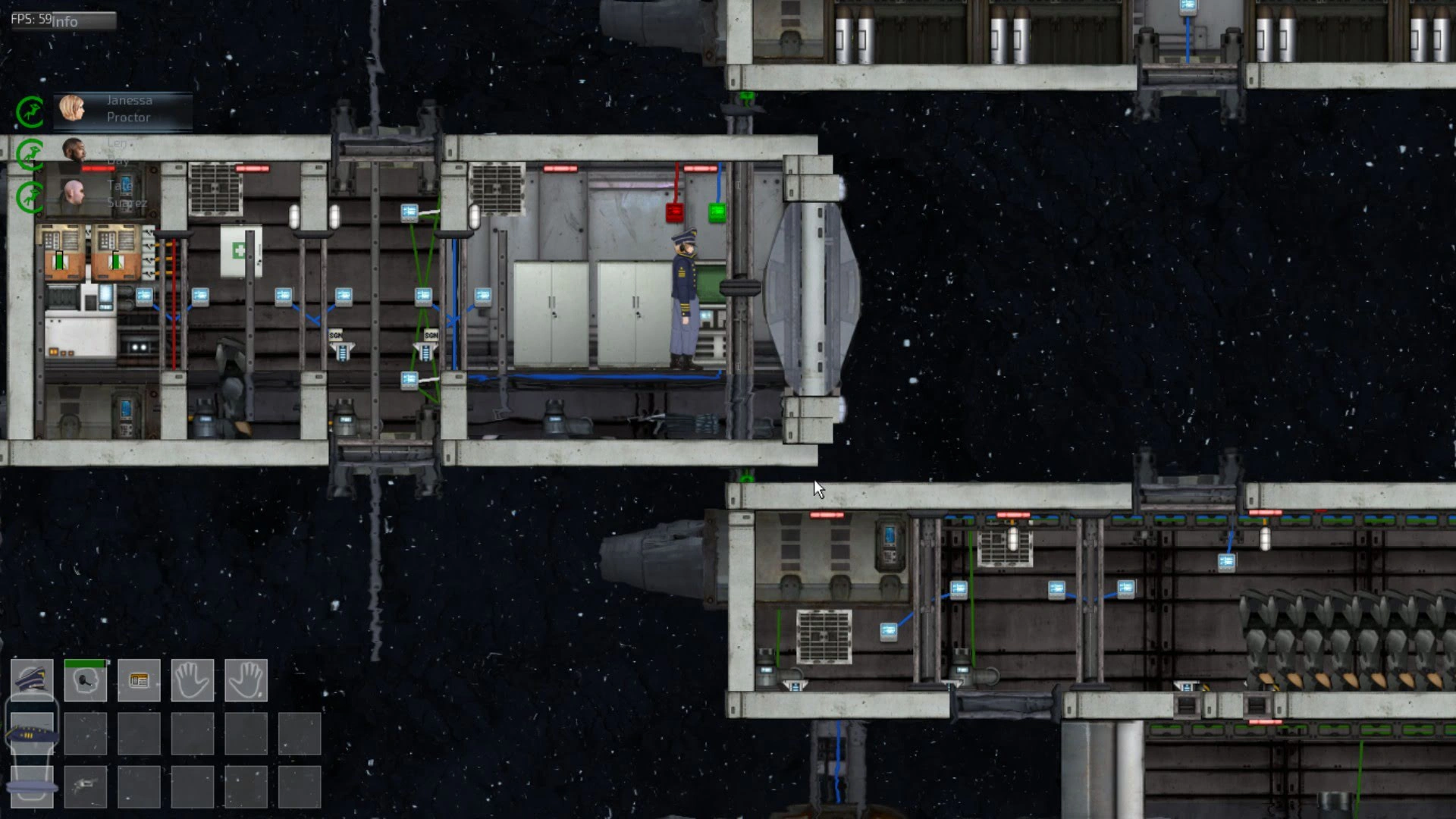
Task: Open the Info panel button
Action: coord(64,20)
